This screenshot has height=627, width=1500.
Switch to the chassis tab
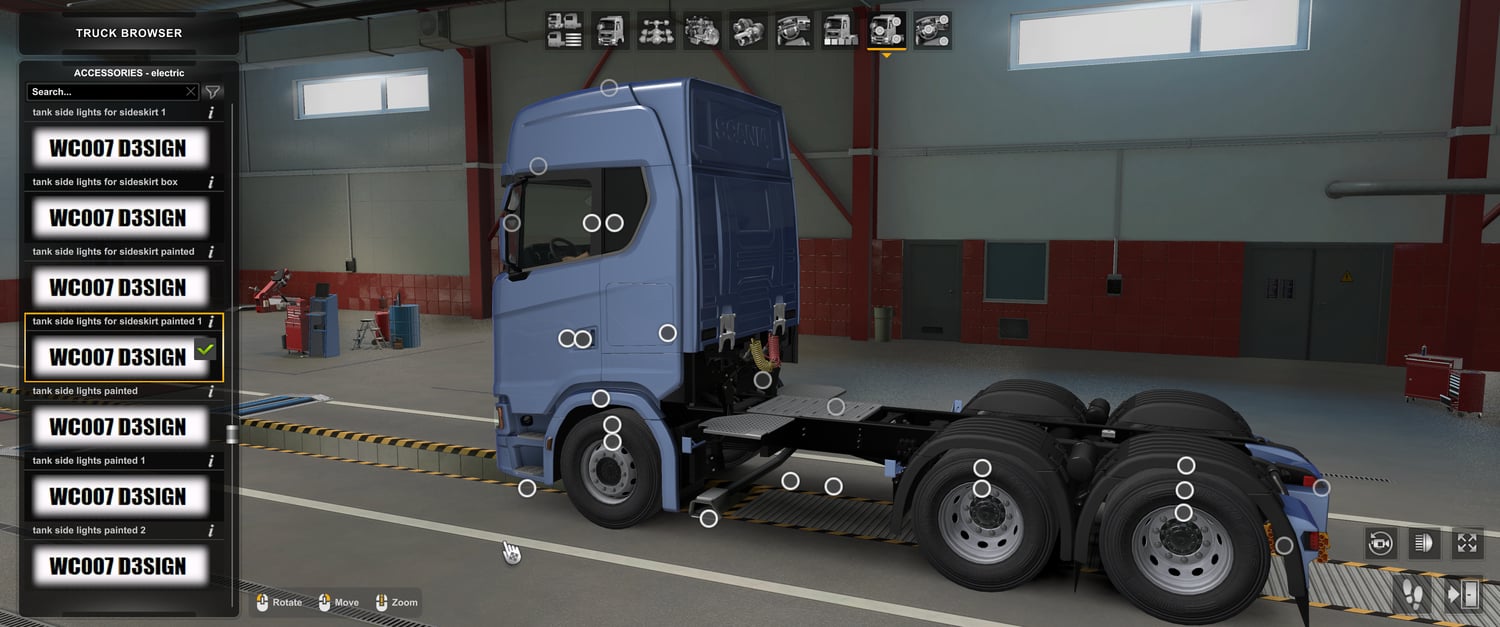tap(656, 31)
